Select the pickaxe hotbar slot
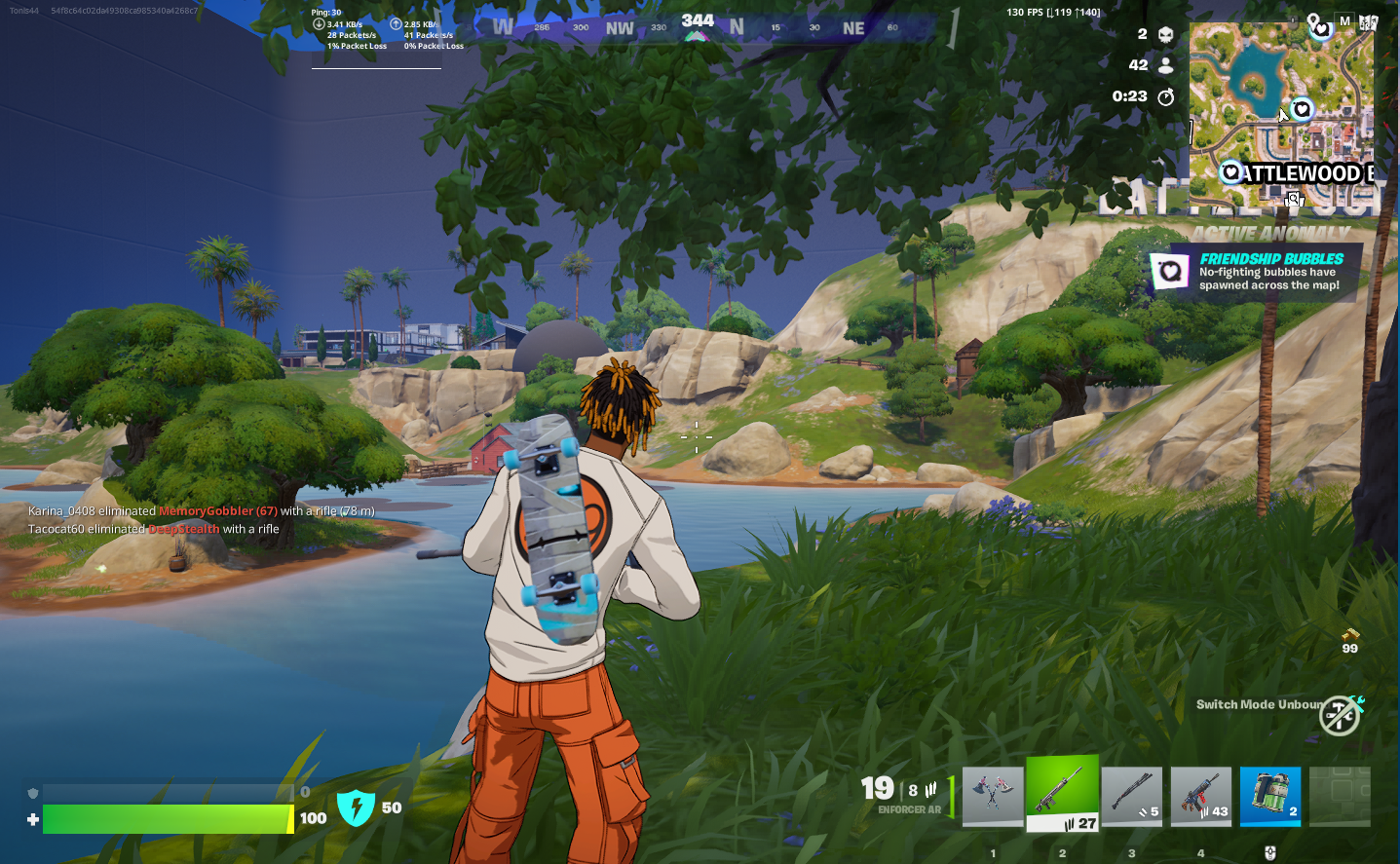 [x=993, y=796]
